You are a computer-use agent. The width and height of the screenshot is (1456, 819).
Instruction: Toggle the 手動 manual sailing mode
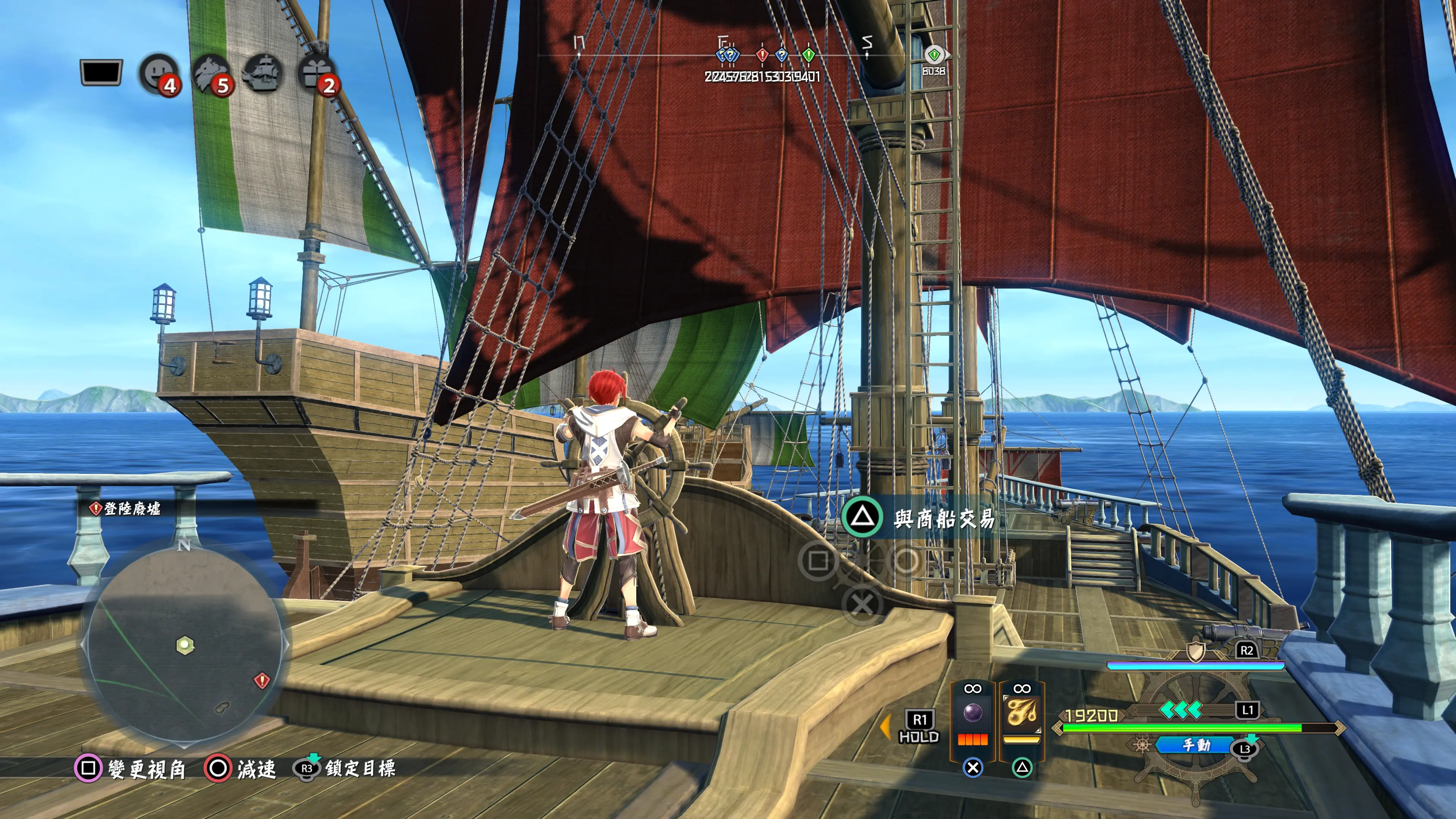(x=1195, y=745)
